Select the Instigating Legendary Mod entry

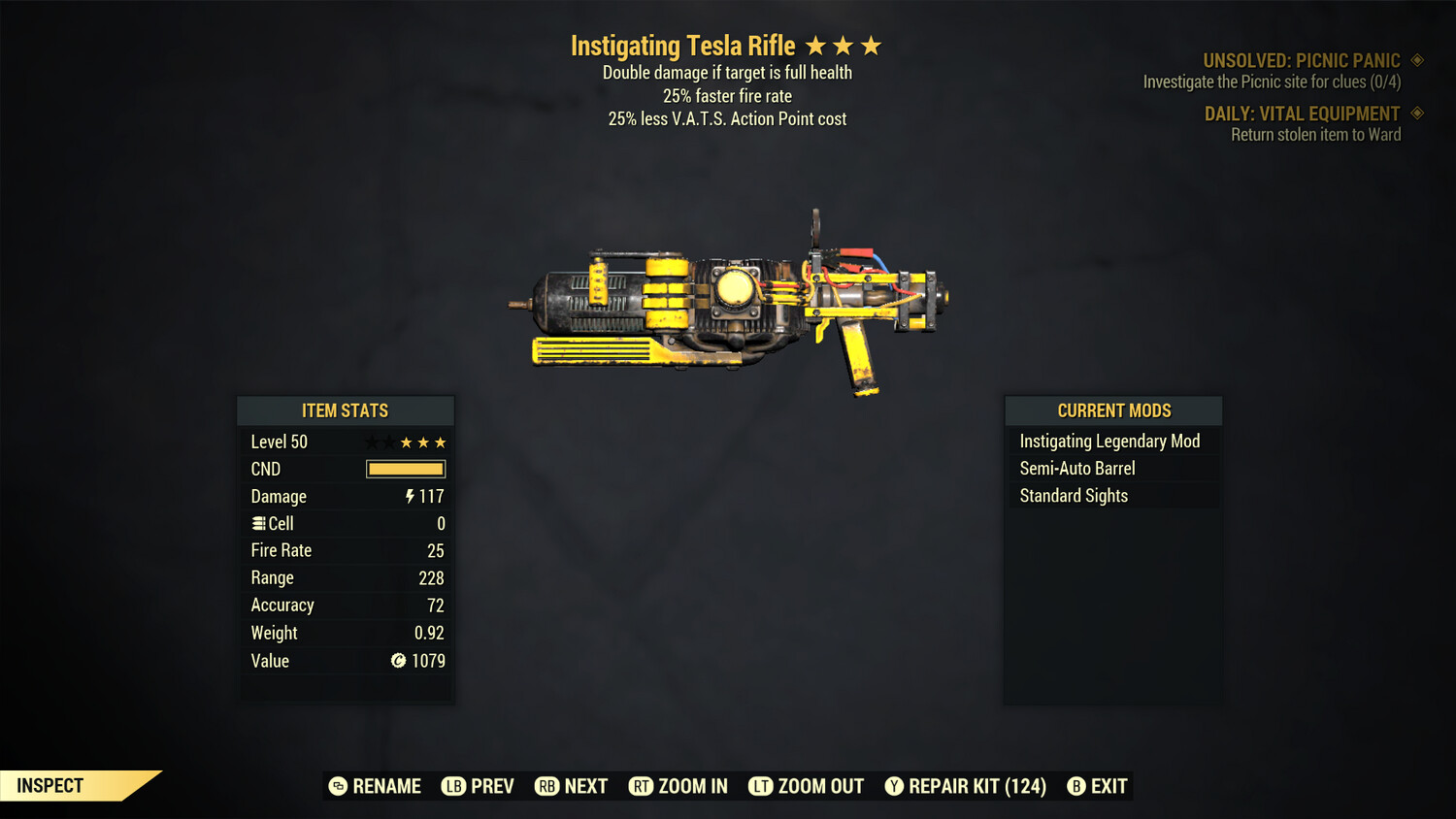coord(1109,441)
